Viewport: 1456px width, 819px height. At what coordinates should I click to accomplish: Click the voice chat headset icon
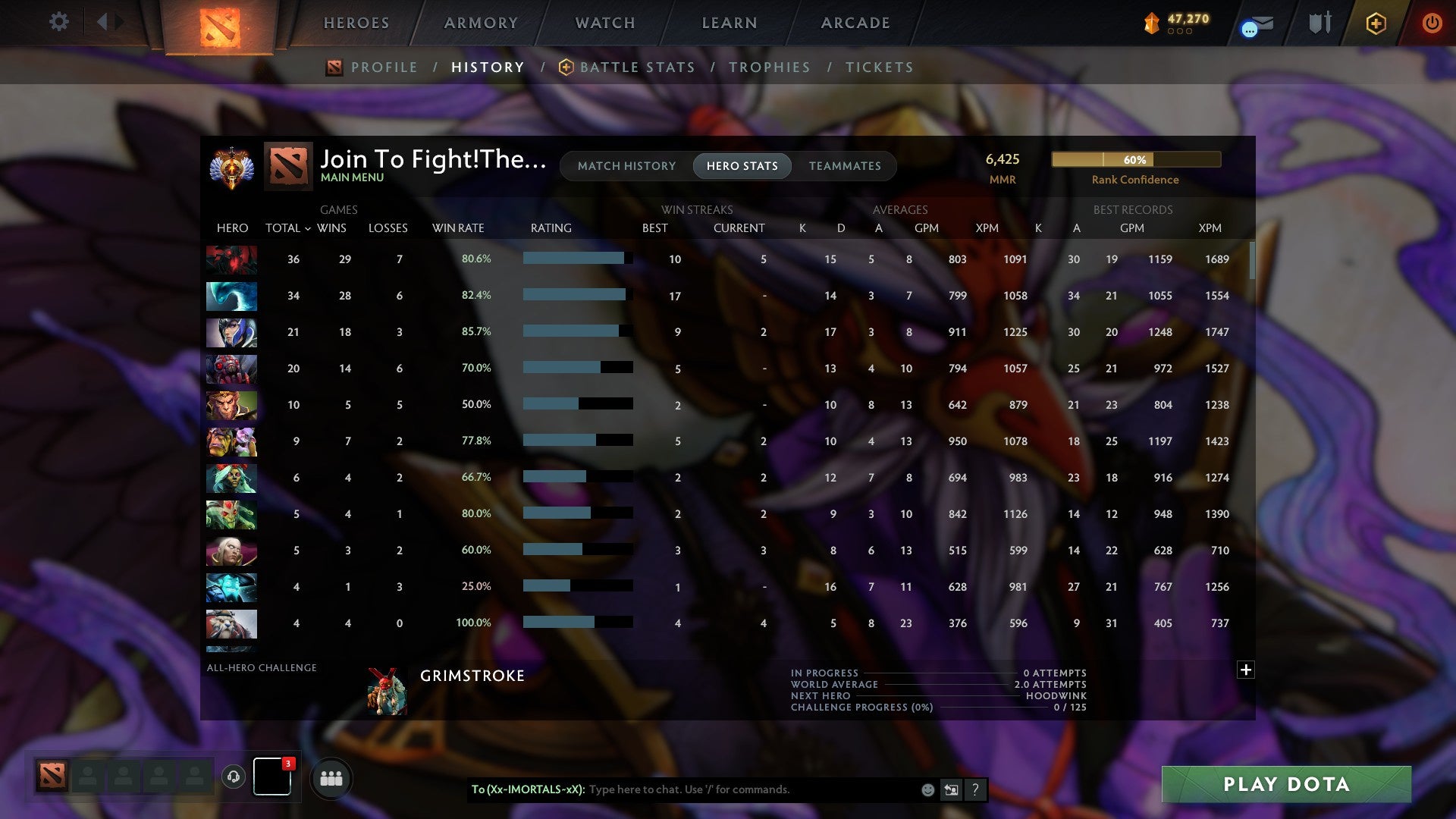234,778
